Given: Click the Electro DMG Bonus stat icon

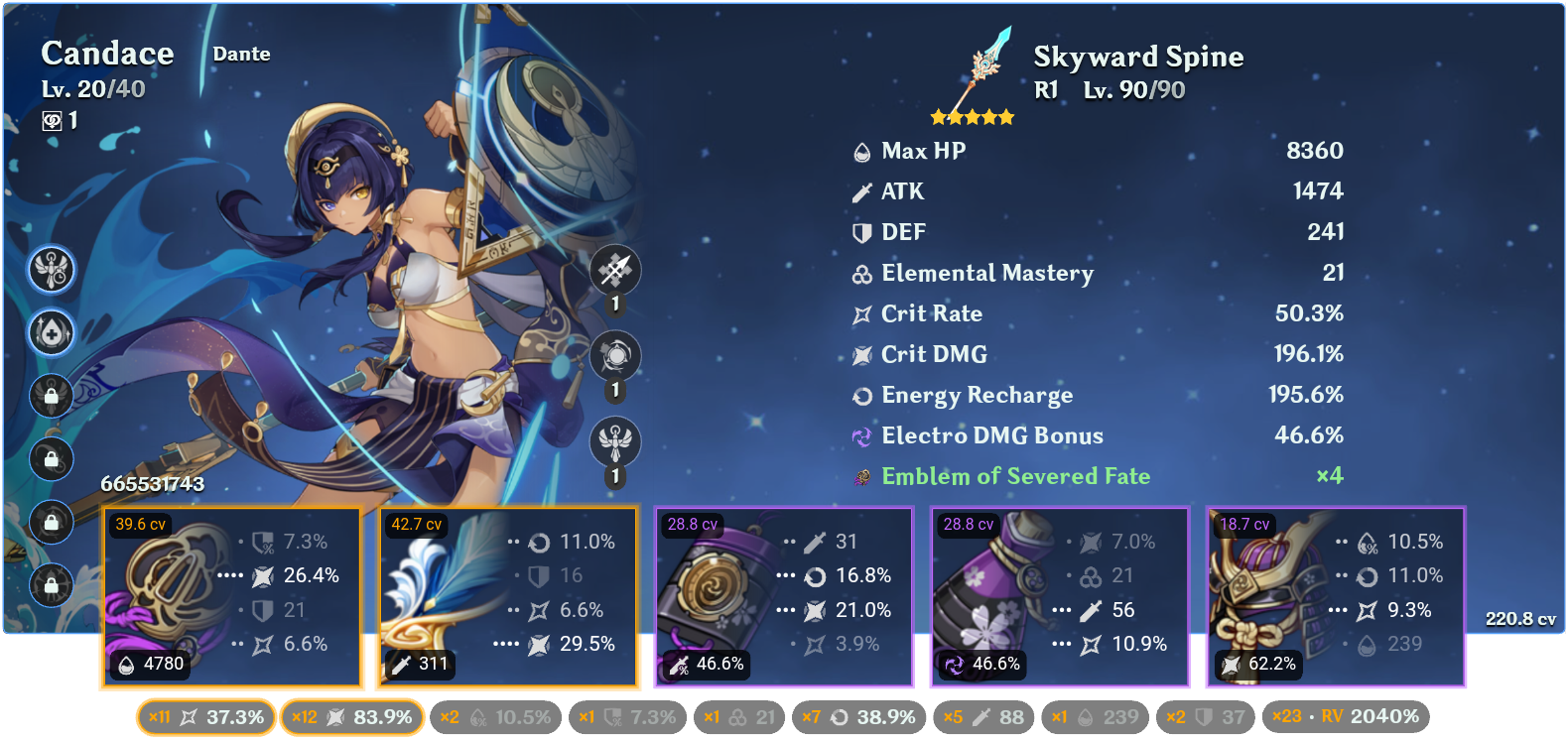Looking at the screenshot, I should pyautogui.click(x=862, y=435).
